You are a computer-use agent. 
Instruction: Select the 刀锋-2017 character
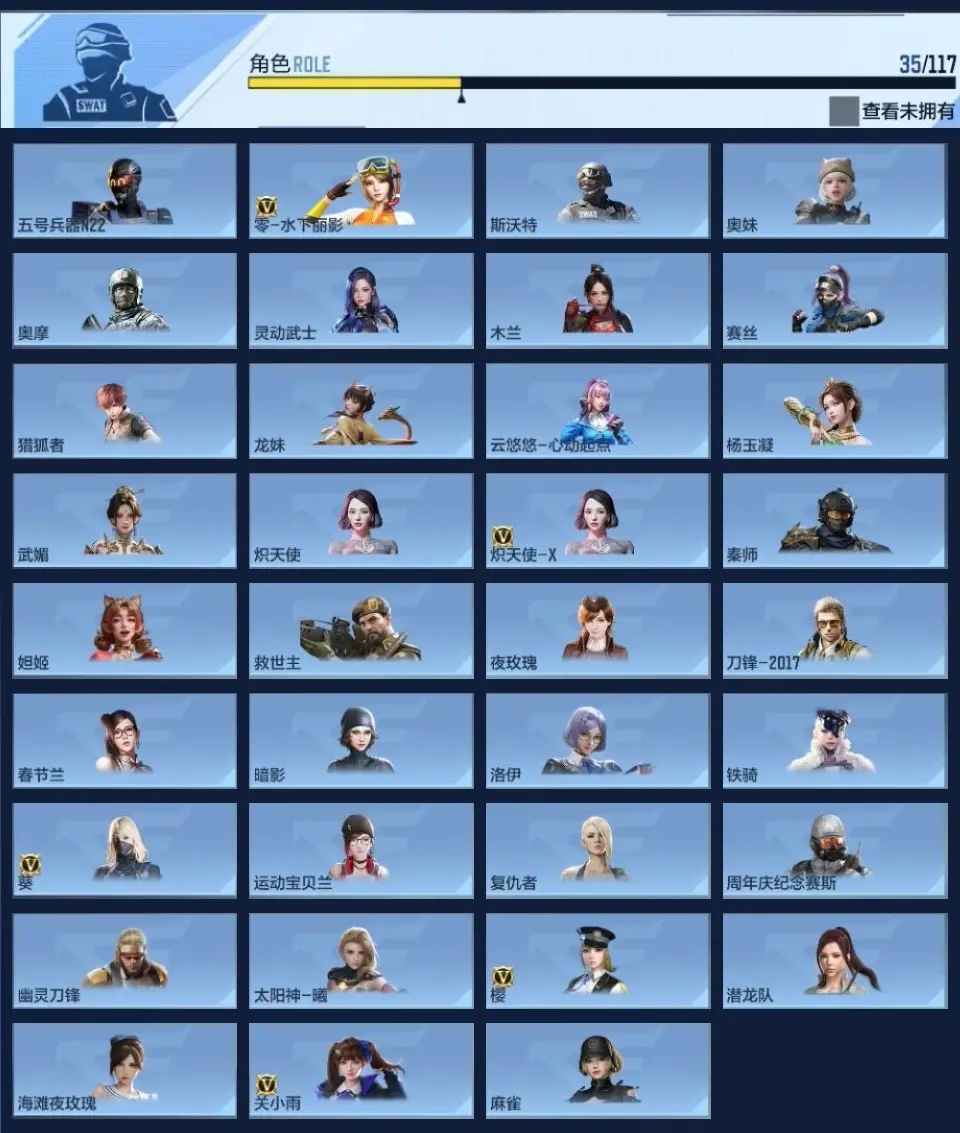pyautogui.click(x=835, y=631)
